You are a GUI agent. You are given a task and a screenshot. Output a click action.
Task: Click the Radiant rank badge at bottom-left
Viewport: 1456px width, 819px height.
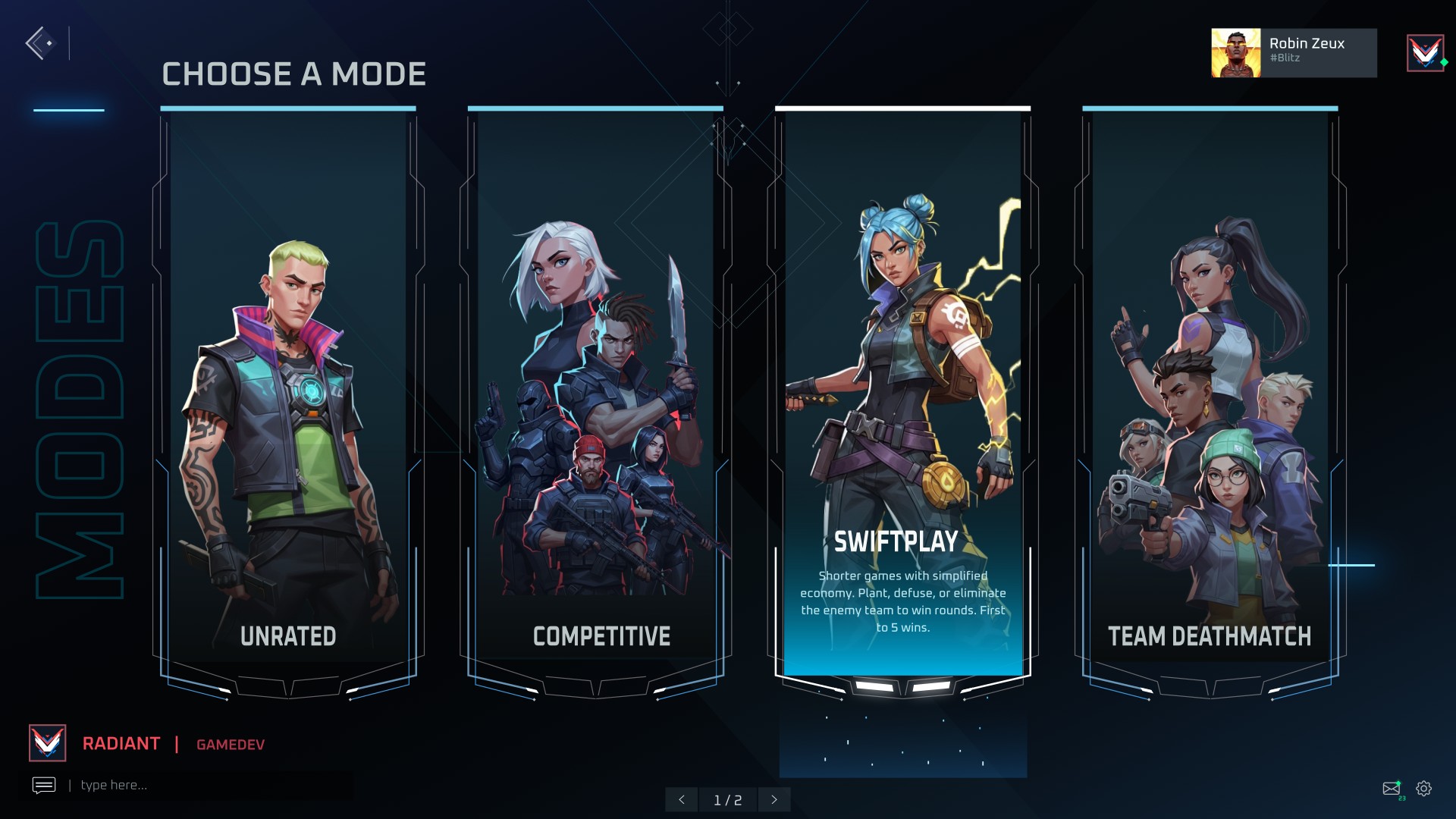click(48, 743)
